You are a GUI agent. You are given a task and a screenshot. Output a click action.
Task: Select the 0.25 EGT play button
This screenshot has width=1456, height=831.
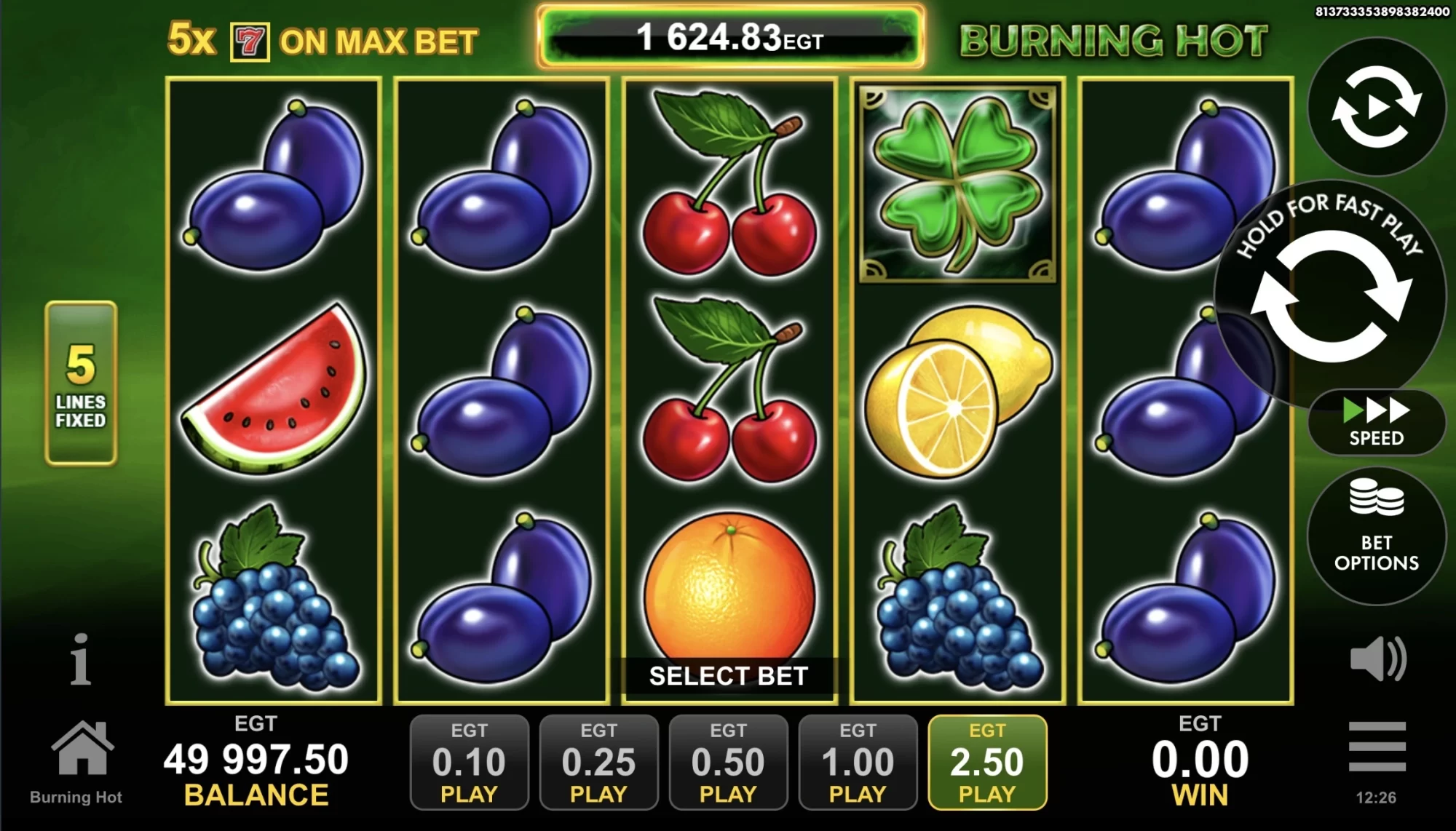(598, 762)
